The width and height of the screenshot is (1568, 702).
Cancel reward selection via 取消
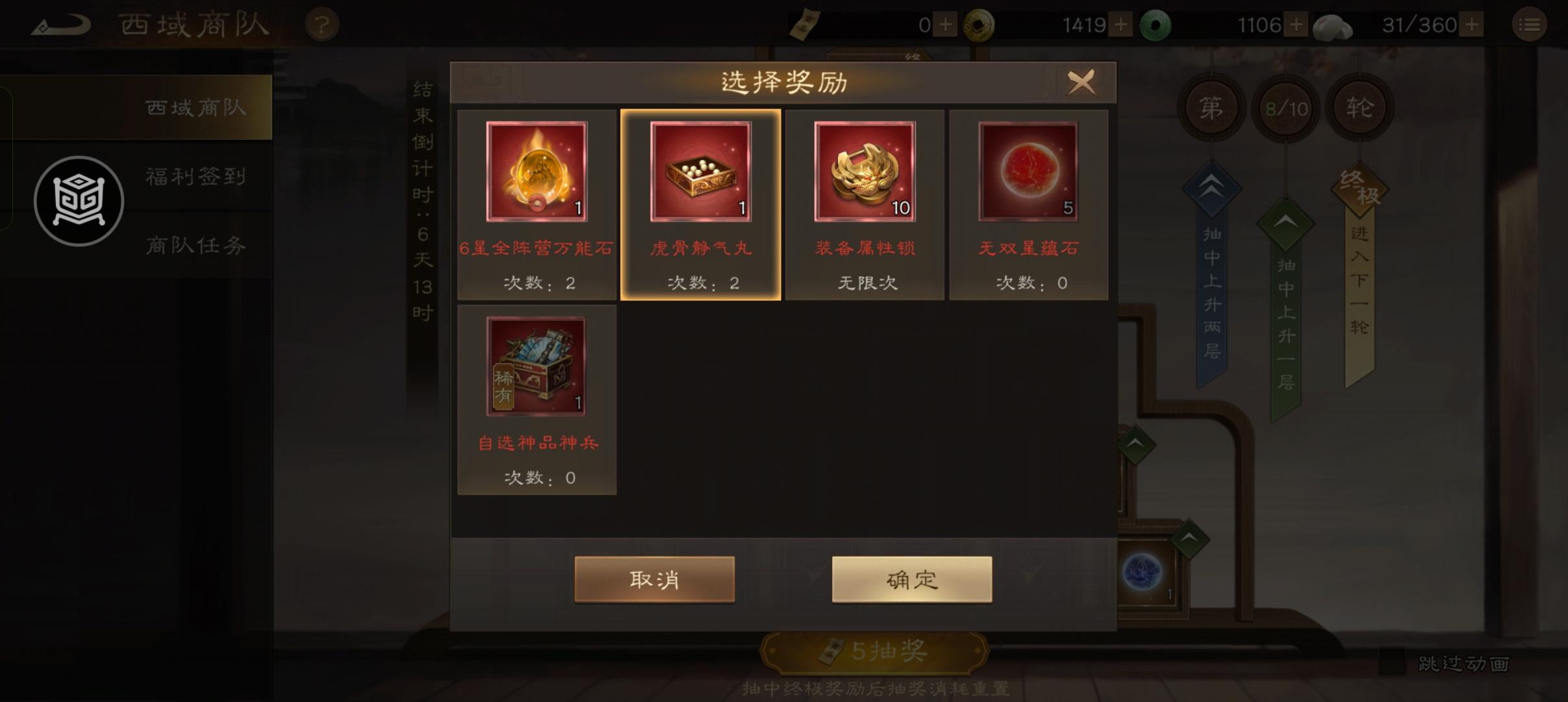pyautogui.click(x=654, y=578)
